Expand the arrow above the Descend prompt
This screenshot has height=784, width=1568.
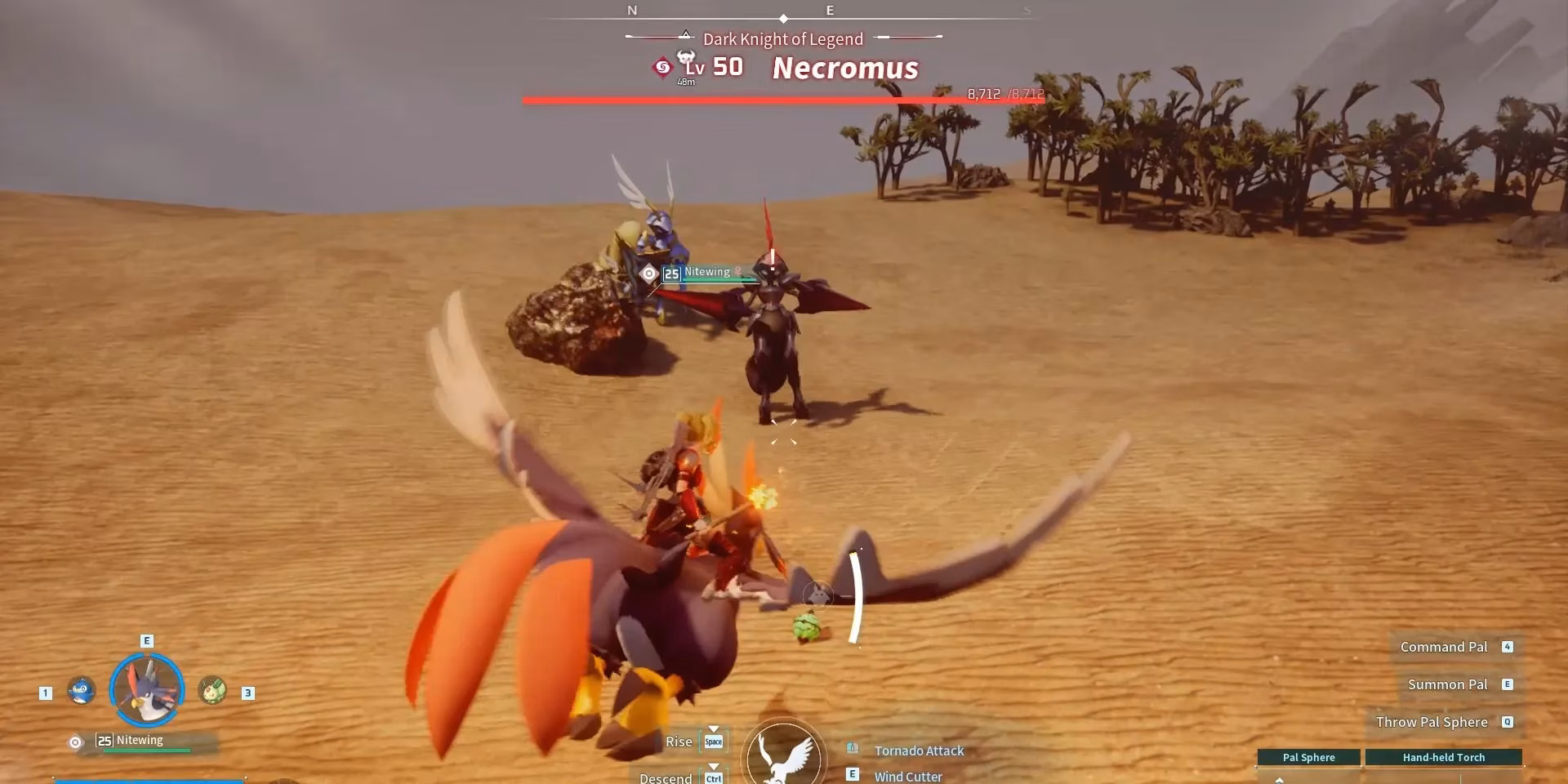point(713,767)
